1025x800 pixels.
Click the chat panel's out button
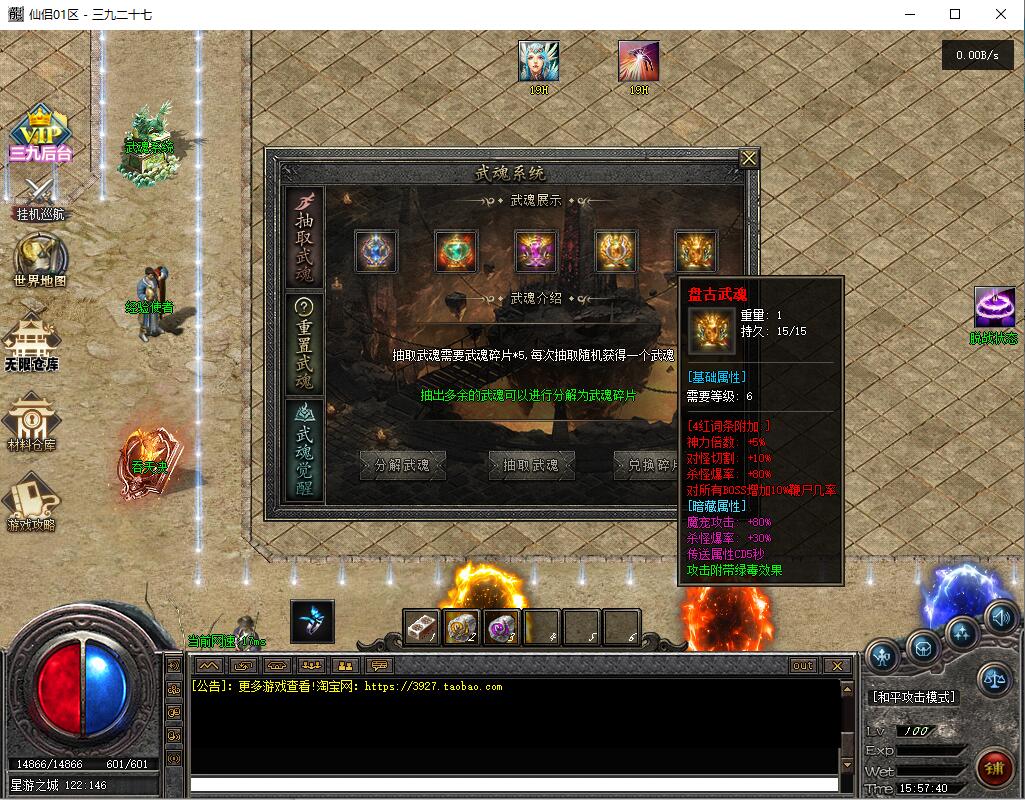click(803, 666)
